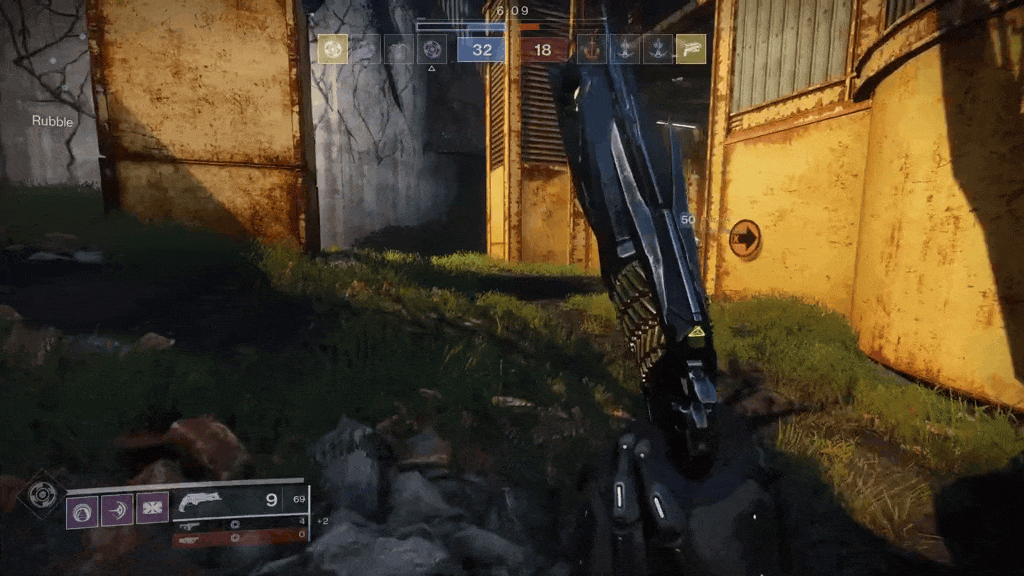Click the highlighted gold teammate icon
The image size is (1024, 576).
pyautogui.click(x=333, y=49)
